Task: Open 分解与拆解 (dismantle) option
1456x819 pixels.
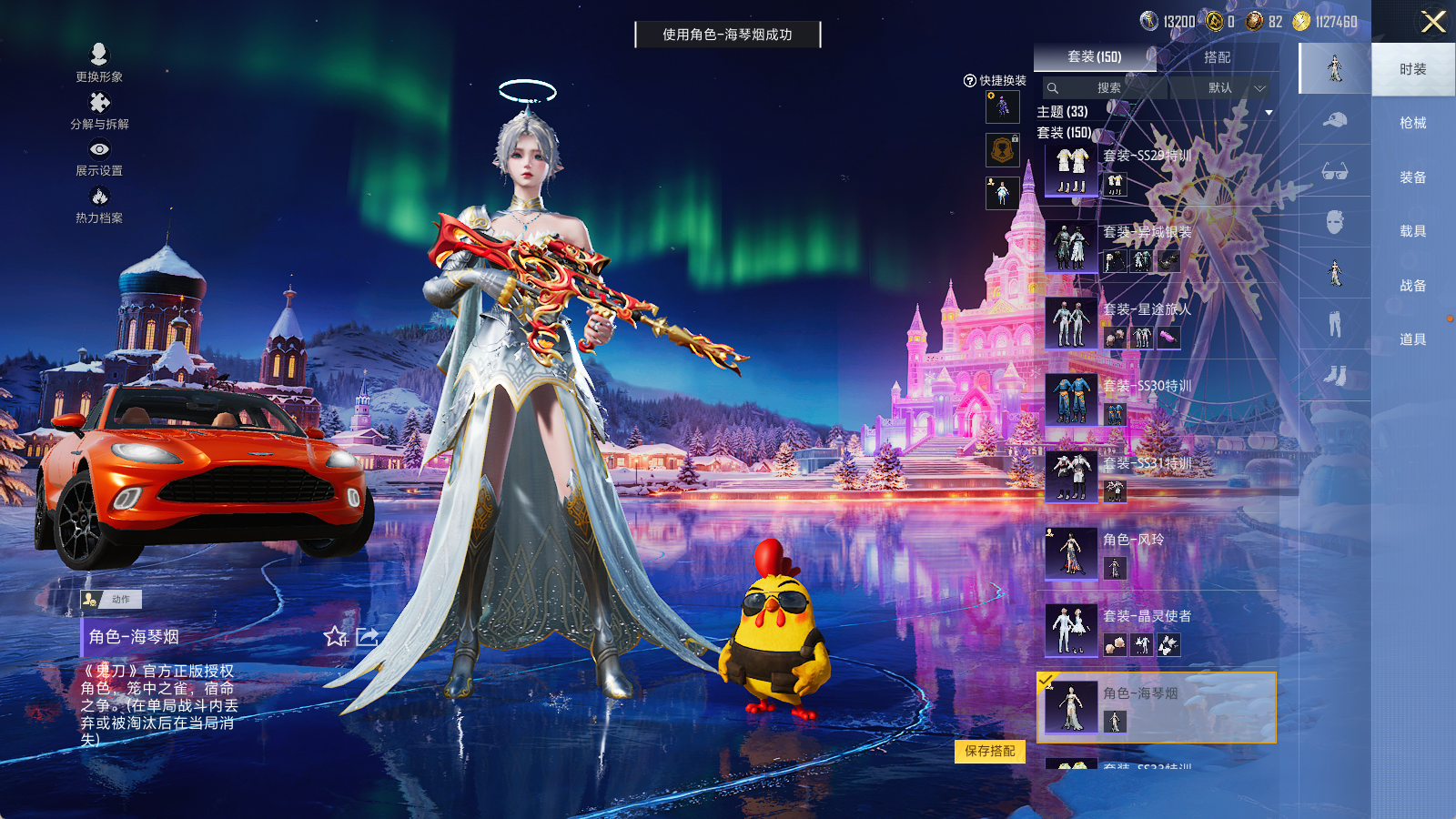Action: [x=99, y=110]
